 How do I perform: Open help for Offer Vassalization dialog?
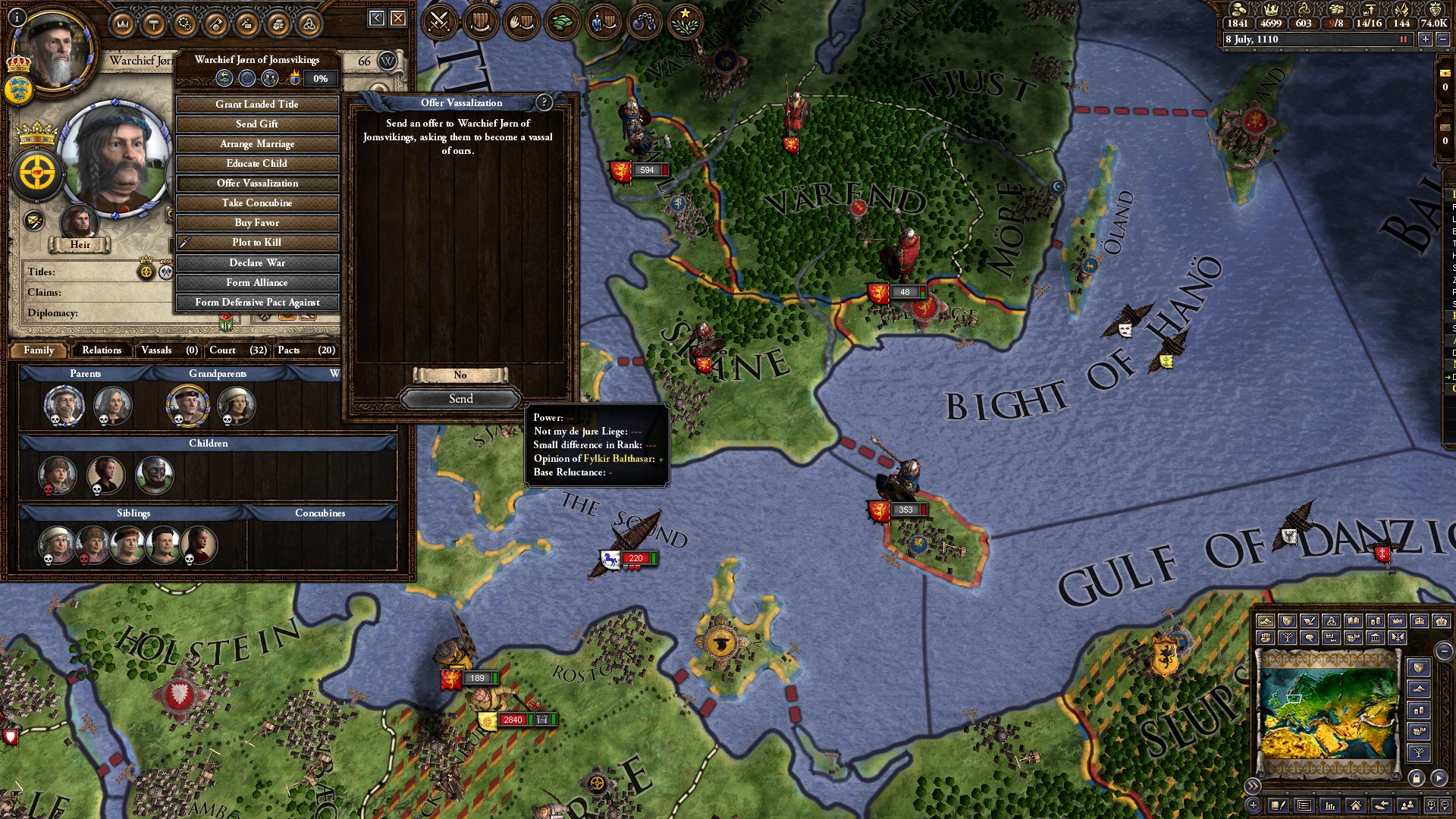[x=543, y=102]
